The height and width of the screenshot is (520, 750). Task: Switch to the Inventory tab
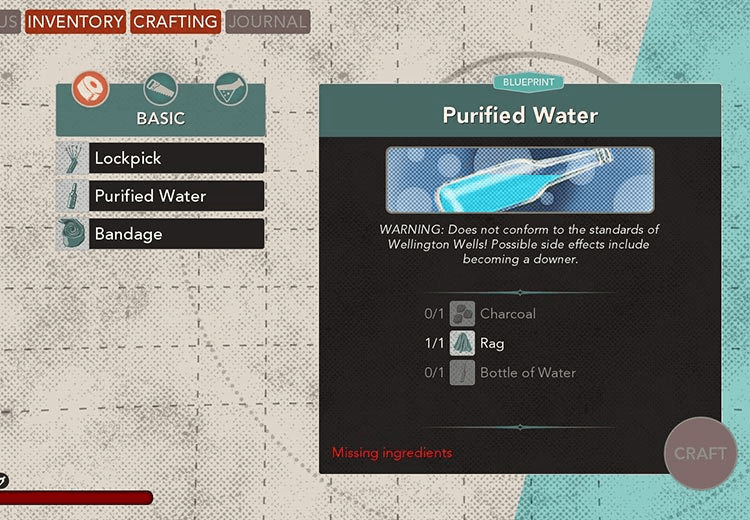pos(75,21)
